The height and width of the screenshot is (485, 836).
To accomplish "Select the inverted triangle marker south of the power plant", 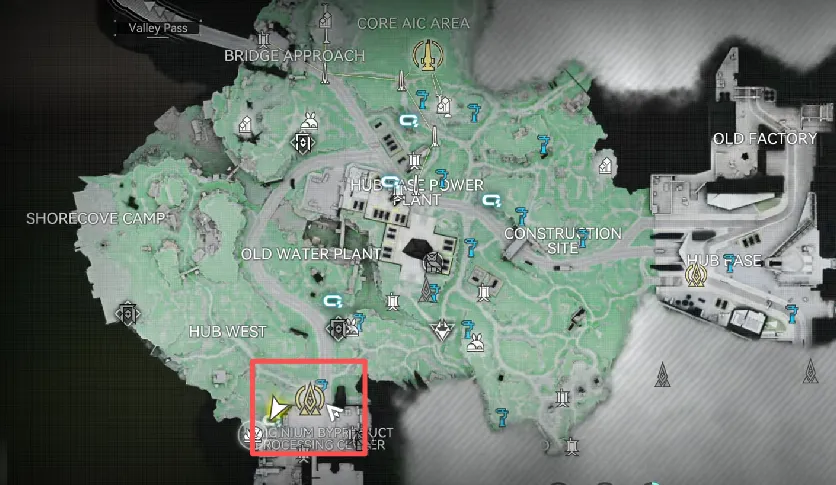I will (x=441, y=329).
